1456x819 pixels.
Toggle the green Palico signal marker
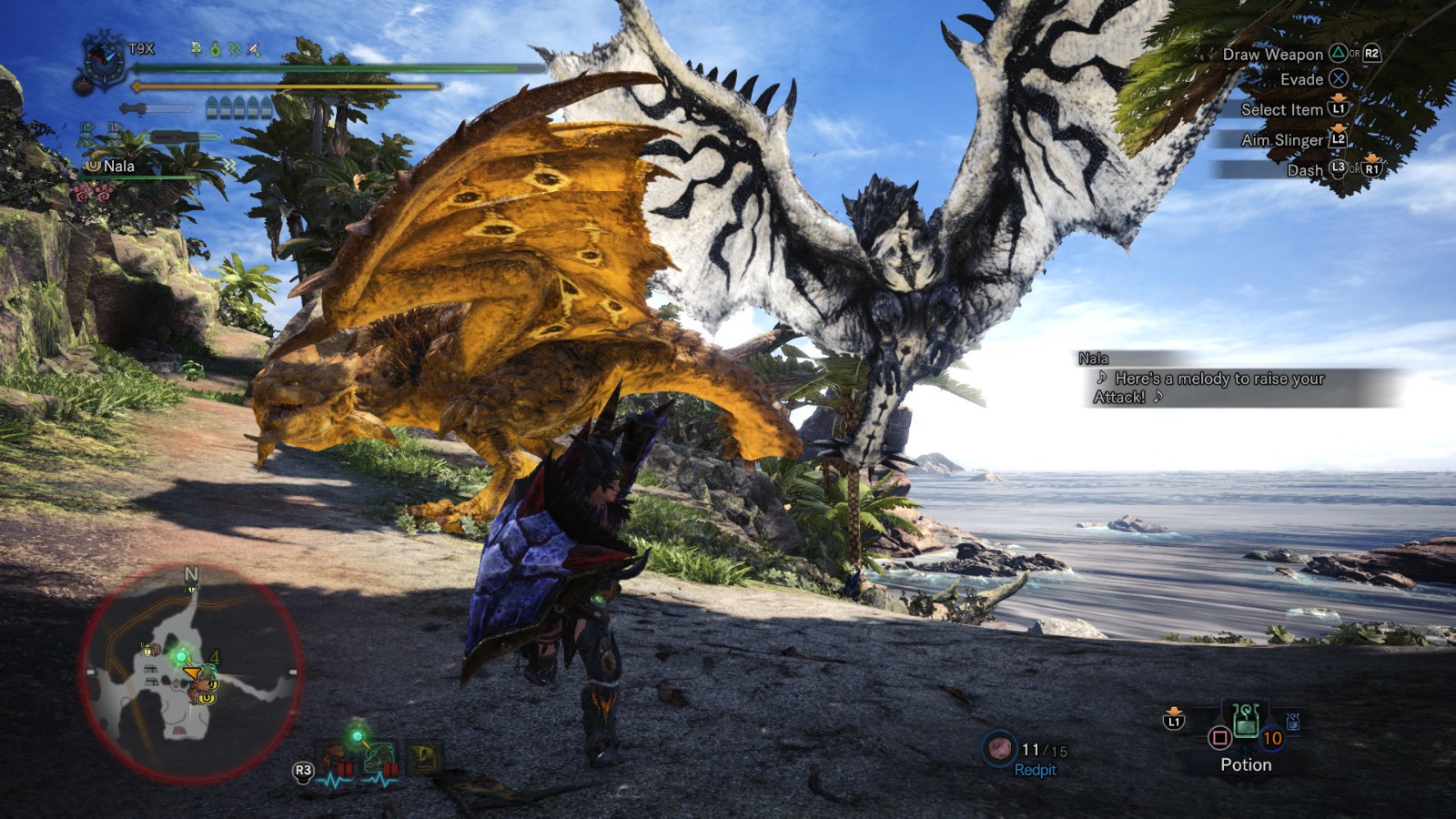tap(358, 734)
